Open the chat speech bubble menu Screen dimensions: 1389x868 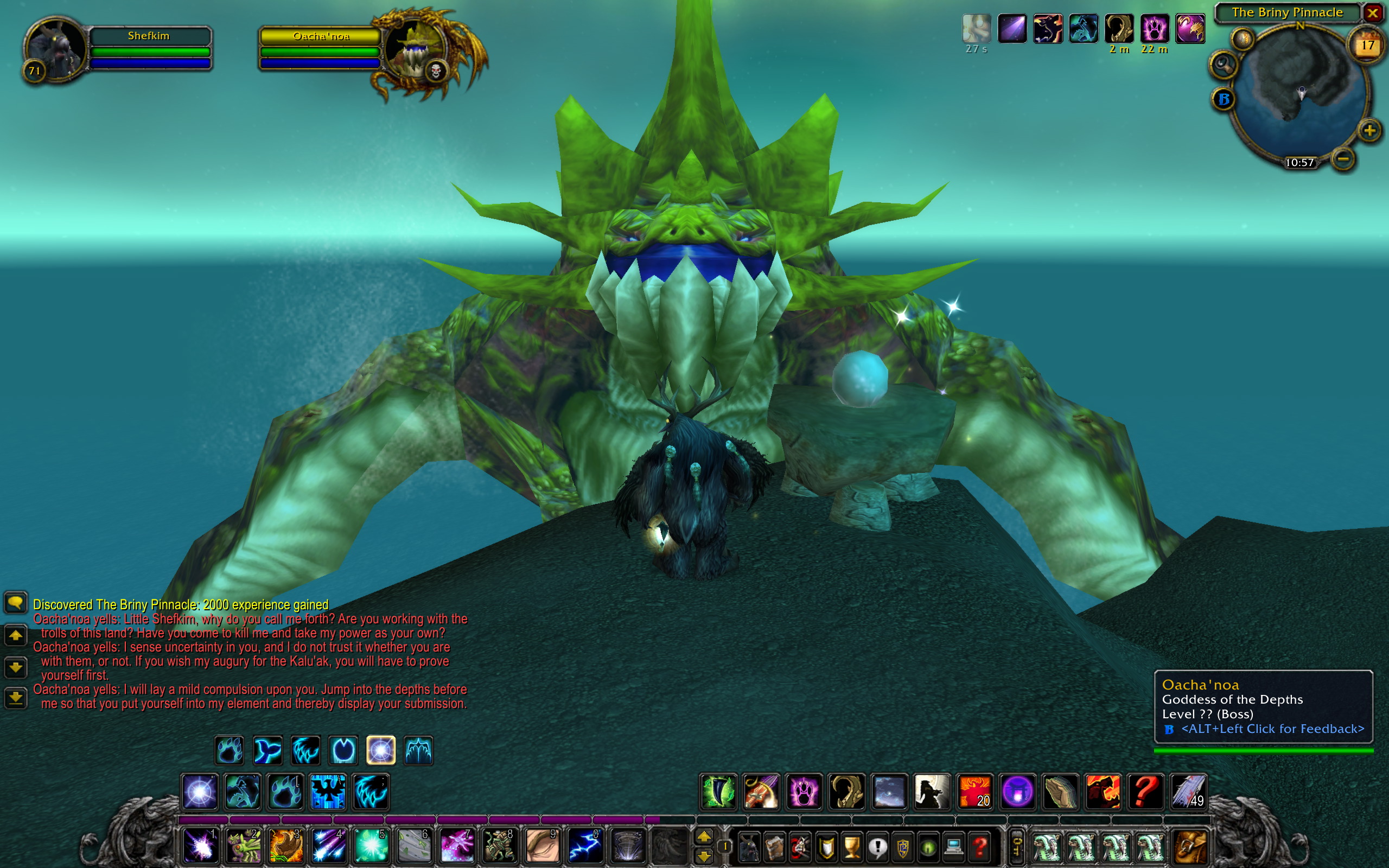pos(16,602)
